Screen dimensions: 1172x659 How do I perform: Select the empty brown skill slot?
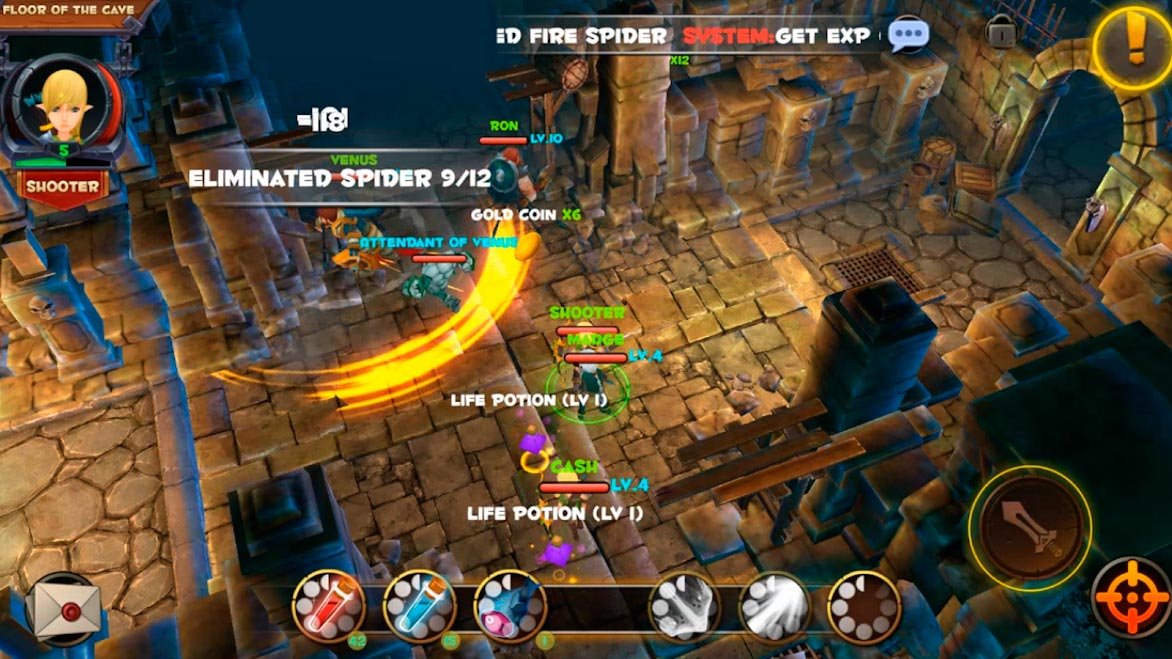coord(864,605)
